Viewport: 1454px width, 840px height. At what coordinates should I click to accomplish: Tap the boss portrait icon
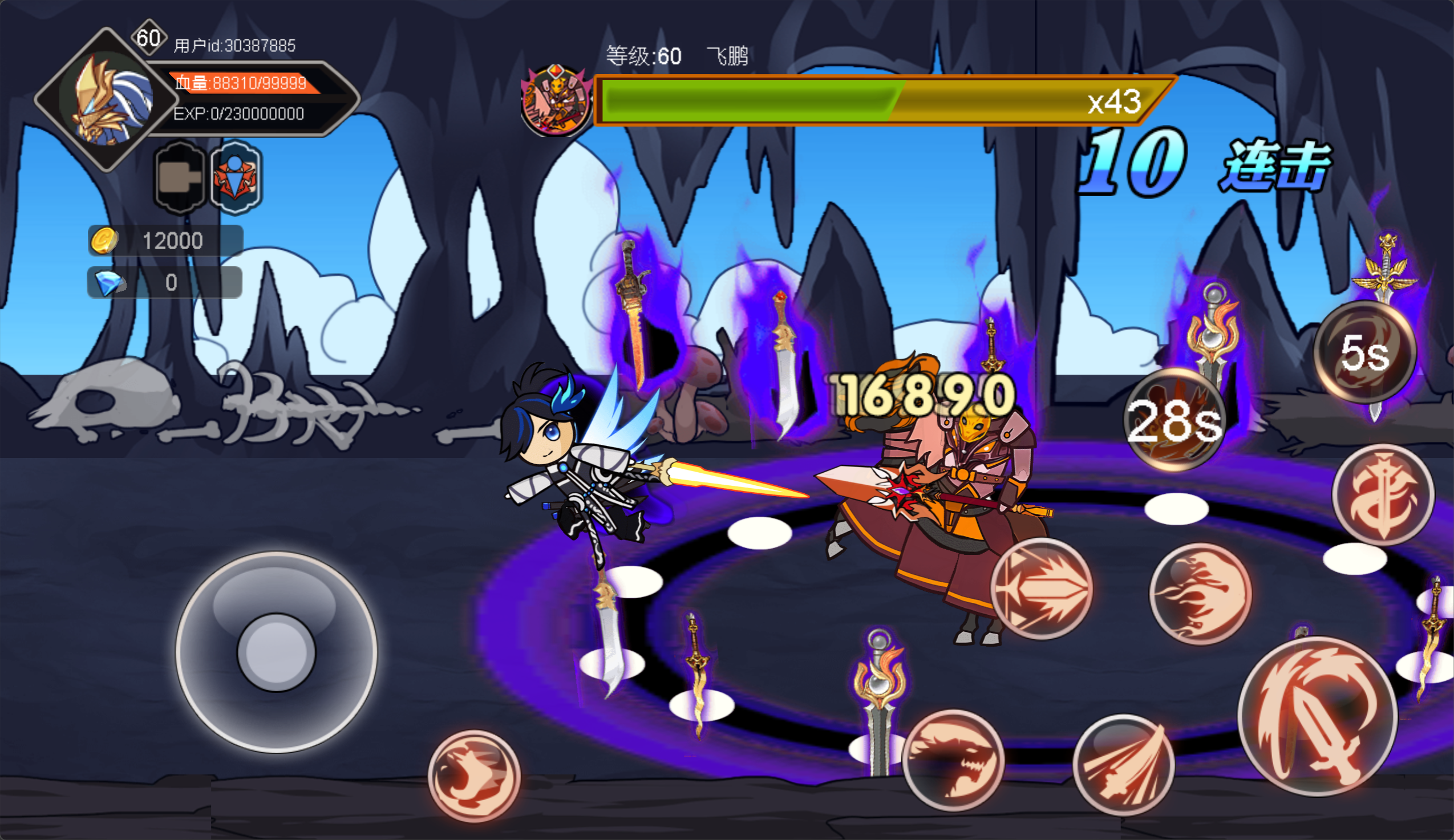click(x=556, y=102)
